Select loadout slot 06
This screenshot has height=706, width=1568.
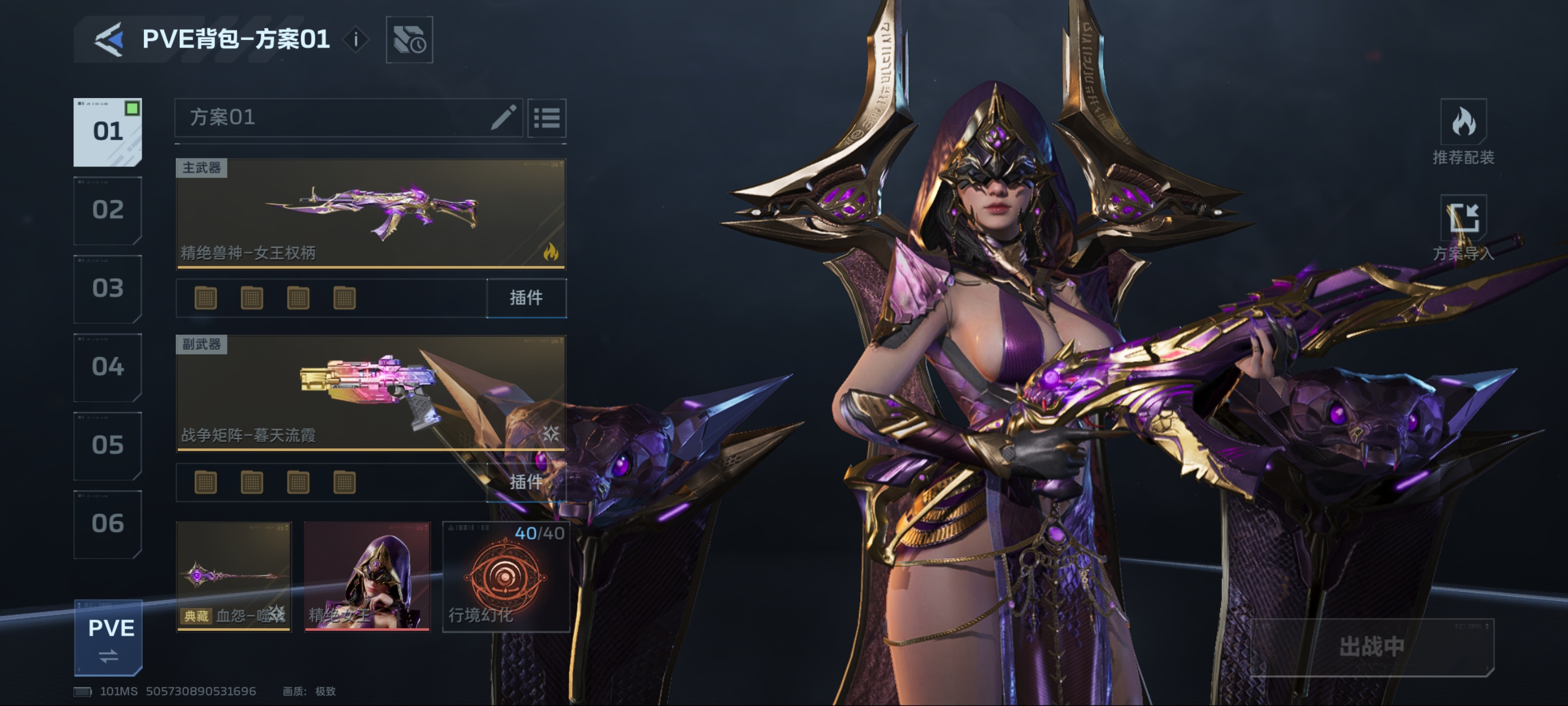[x=108, y=524]
